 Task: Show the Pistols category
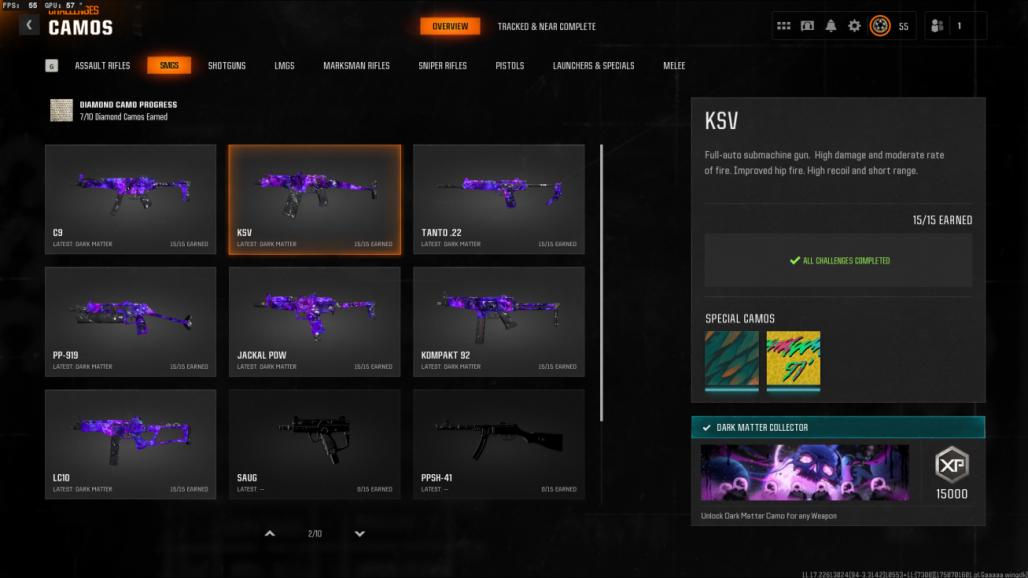[509, 66]
